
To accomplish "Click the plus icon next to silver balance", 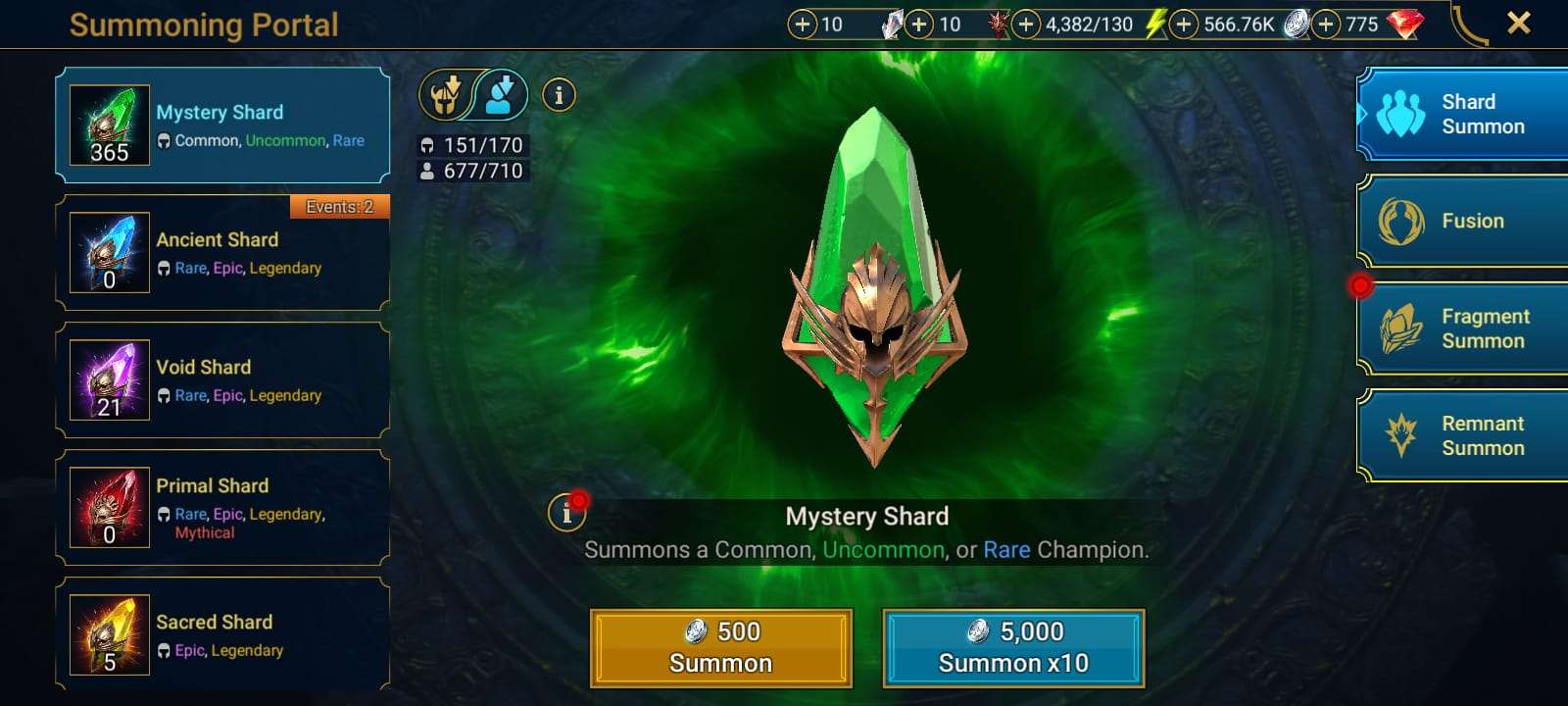I will click(x=1183, y=24).
